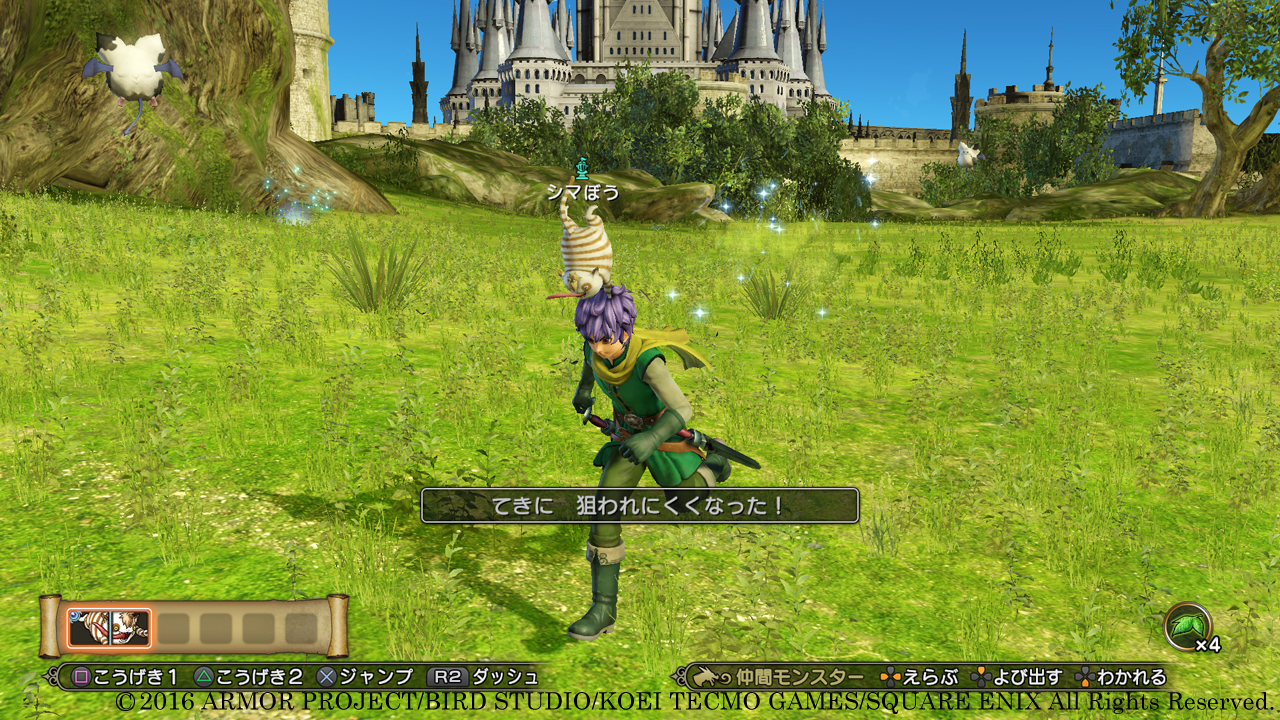
Task: Select the highlighted Shimabou monster thumbnail
Action: (x=109, y=627)
